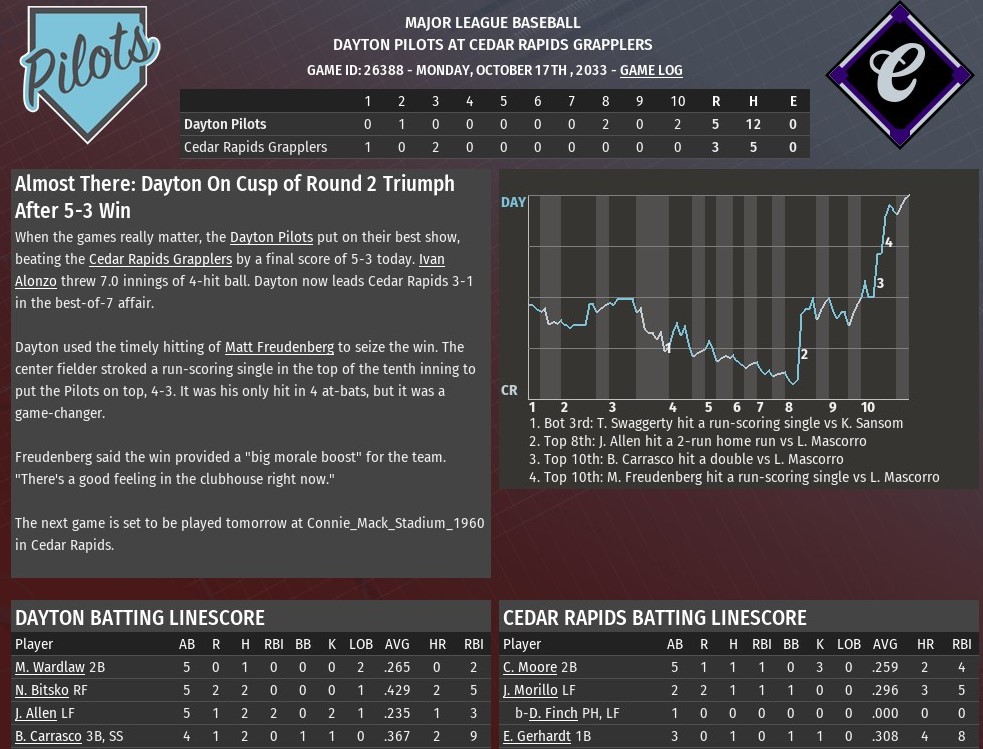Open Dayton Pilots link in the recap
983x749 pixels.
[x=271, y=237]
